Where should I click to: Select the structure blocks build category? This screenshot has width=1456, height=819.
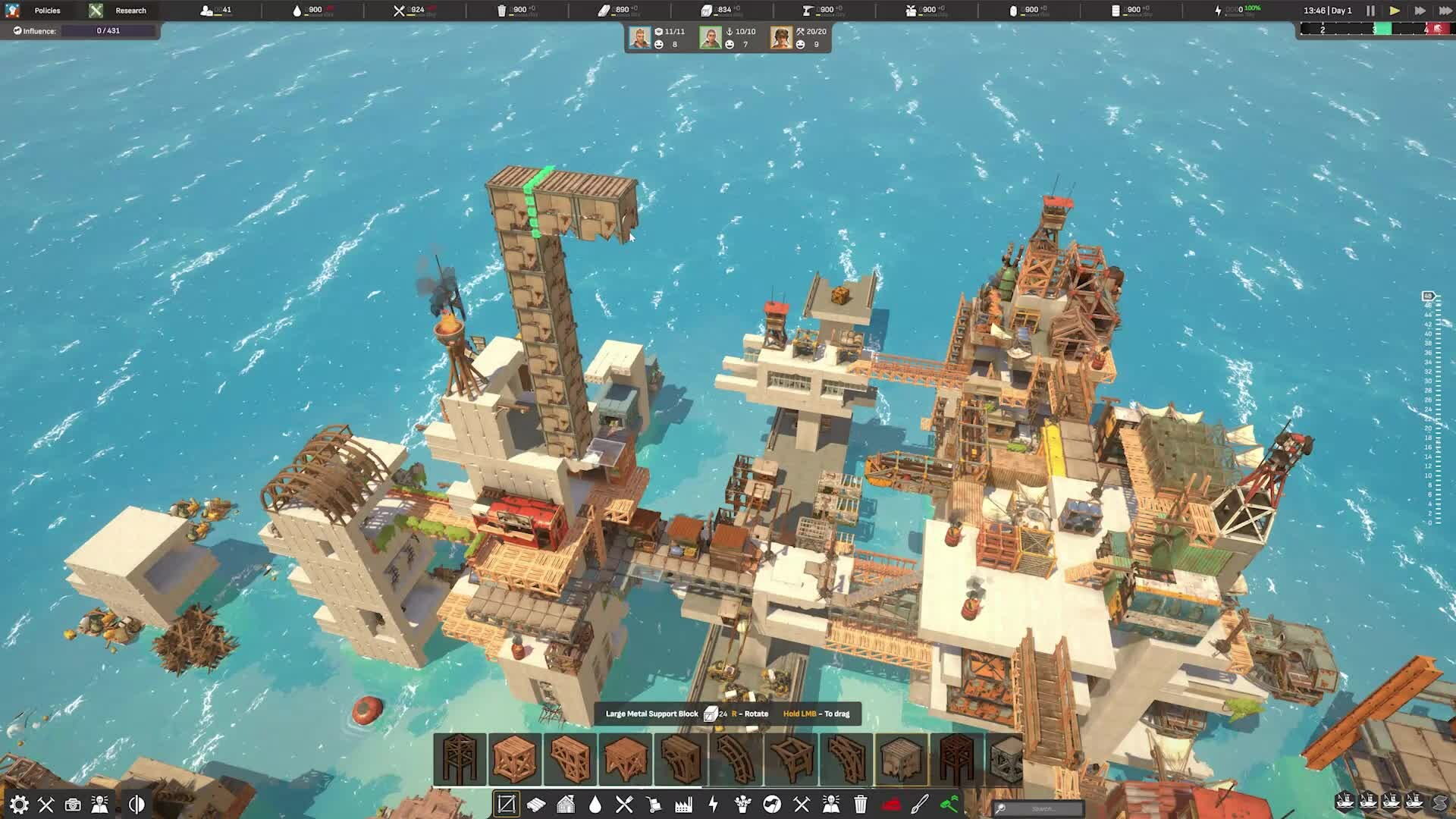point(506,804)
